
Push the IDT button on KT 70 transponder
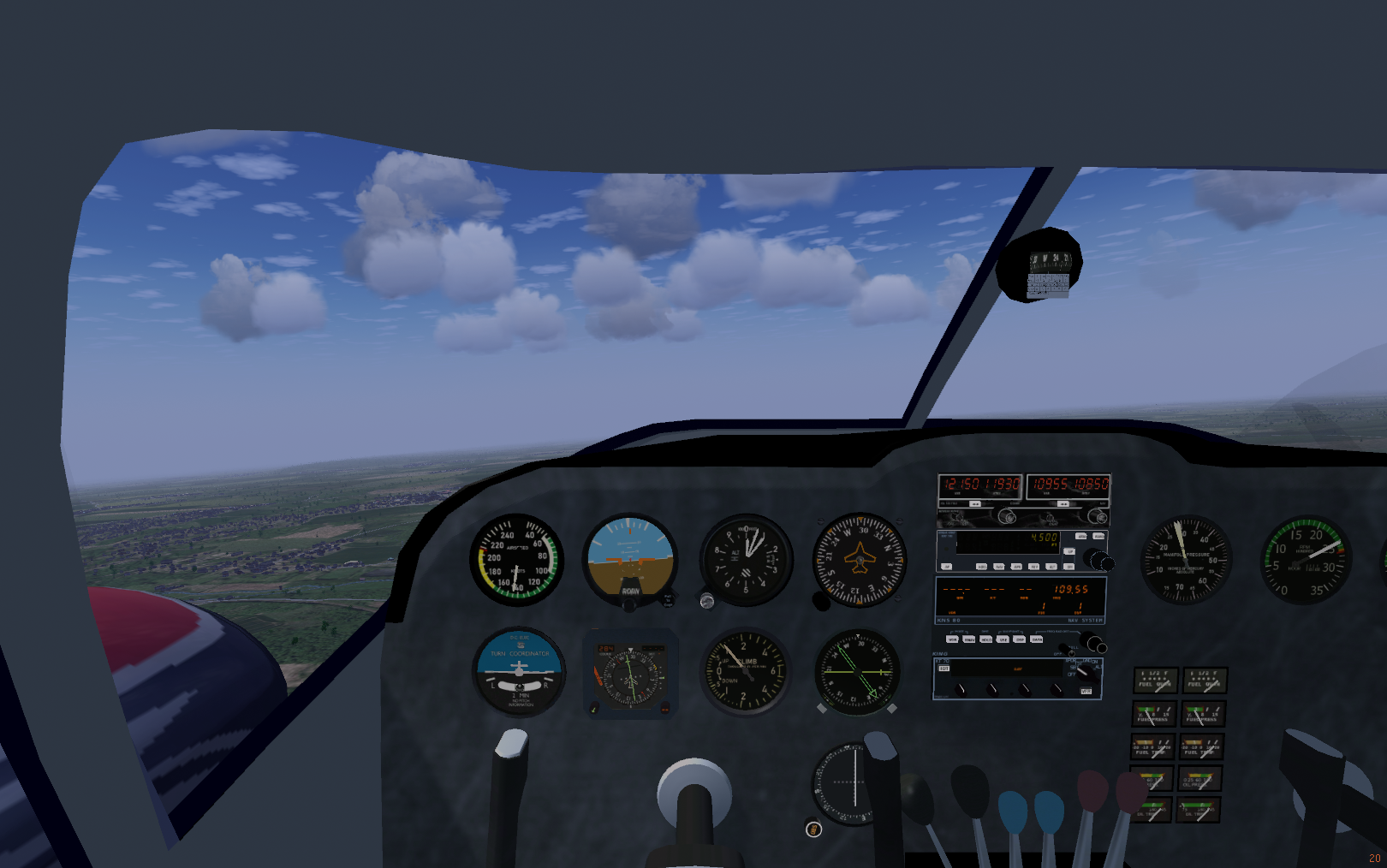pyautogui.click(x=944, y=669)
